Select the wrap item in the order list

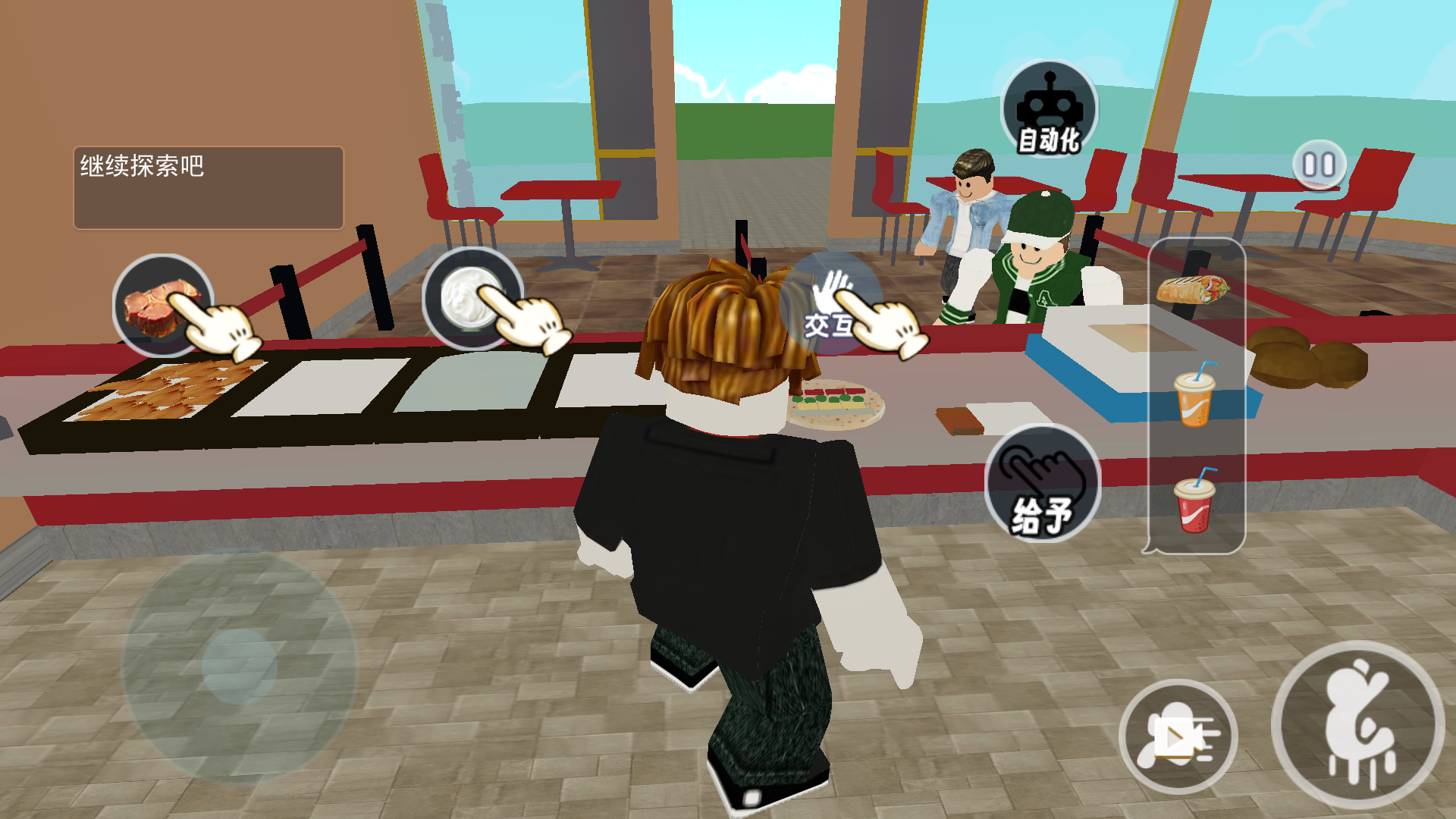[x=1193, y=290]
